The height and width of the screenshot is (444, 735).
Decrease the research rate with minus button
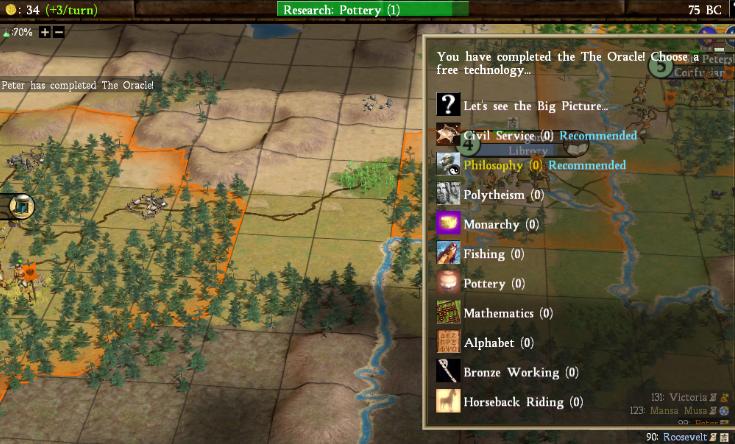(x=59, y=32)
